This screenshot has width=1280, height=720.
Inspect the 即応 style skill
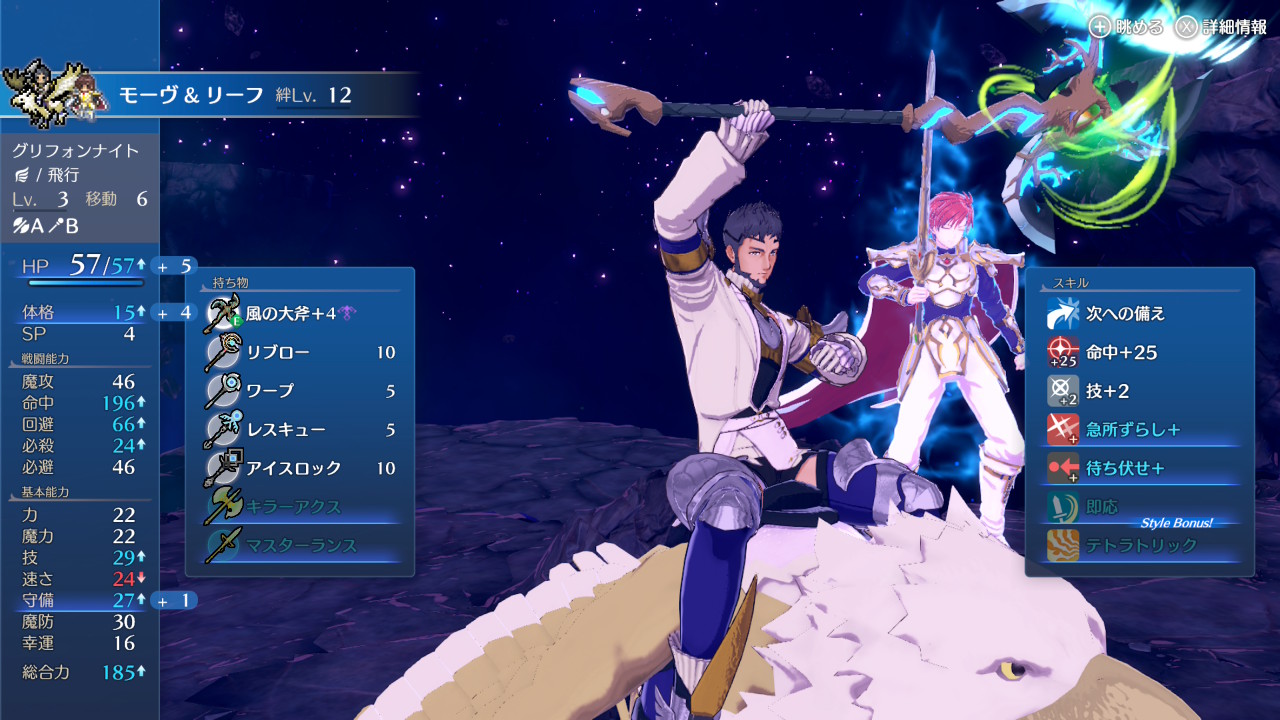tap(1140, 507)
